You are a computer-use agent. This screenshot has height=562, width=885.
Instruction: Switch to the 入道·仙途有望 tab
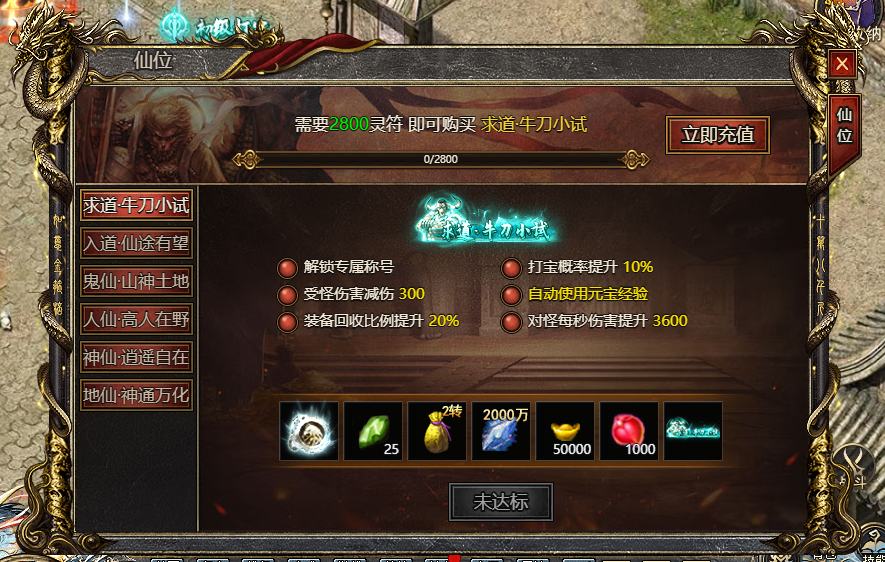point(136,243)
